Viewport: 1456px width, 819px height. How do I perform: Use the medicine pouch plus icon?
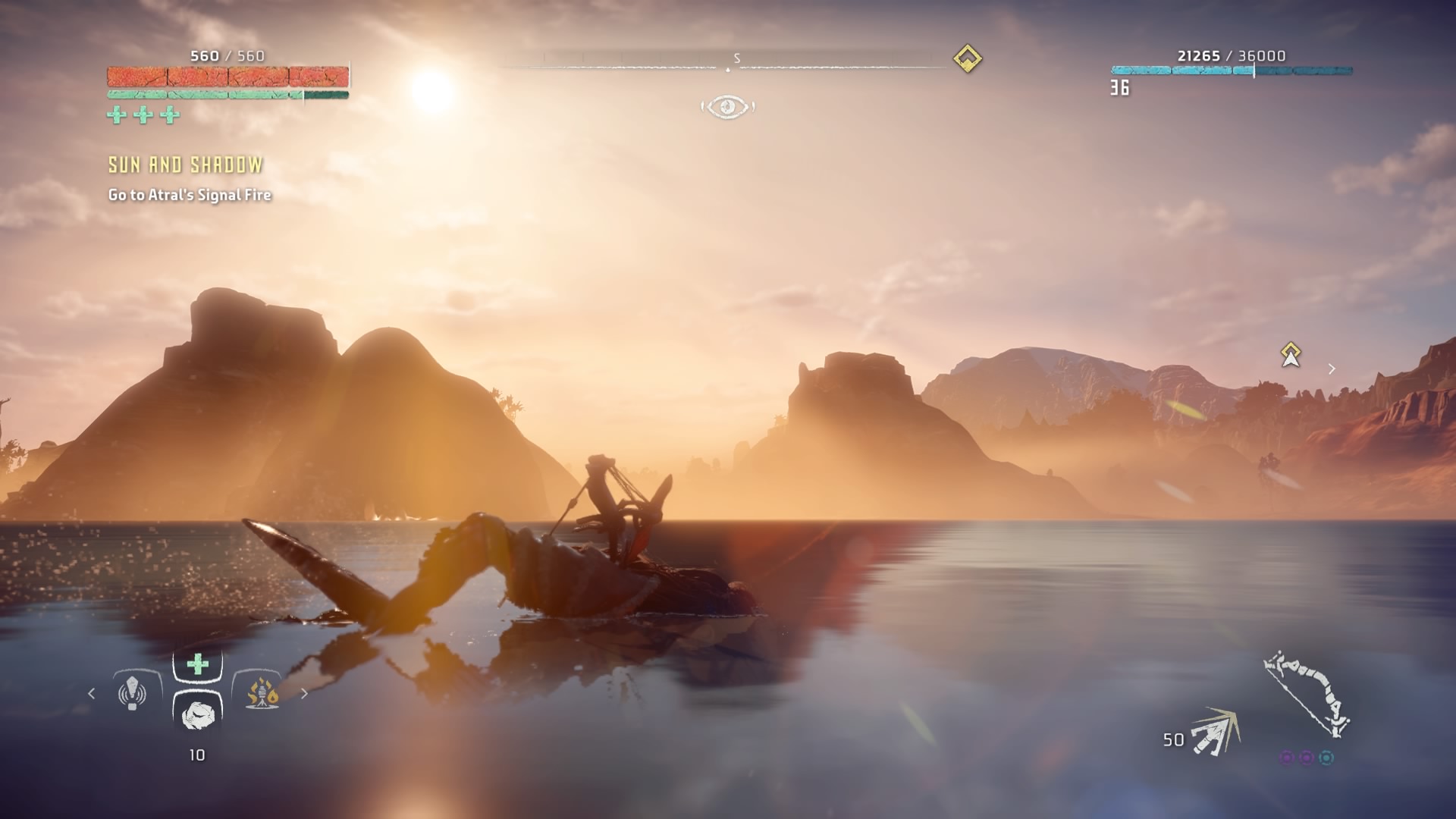[198, 665]
